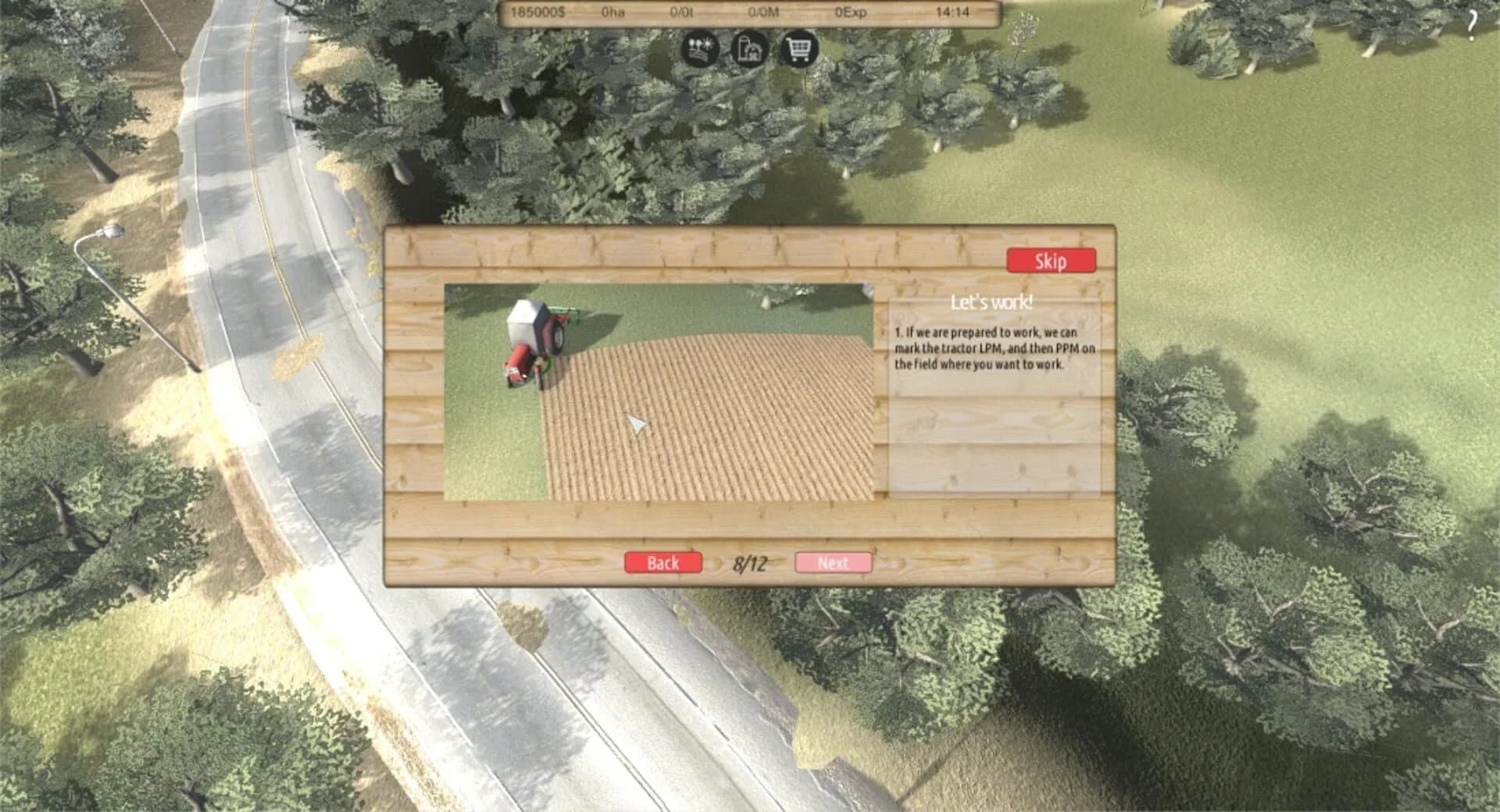Click the 8/12 page indicator

click(749, 561)
